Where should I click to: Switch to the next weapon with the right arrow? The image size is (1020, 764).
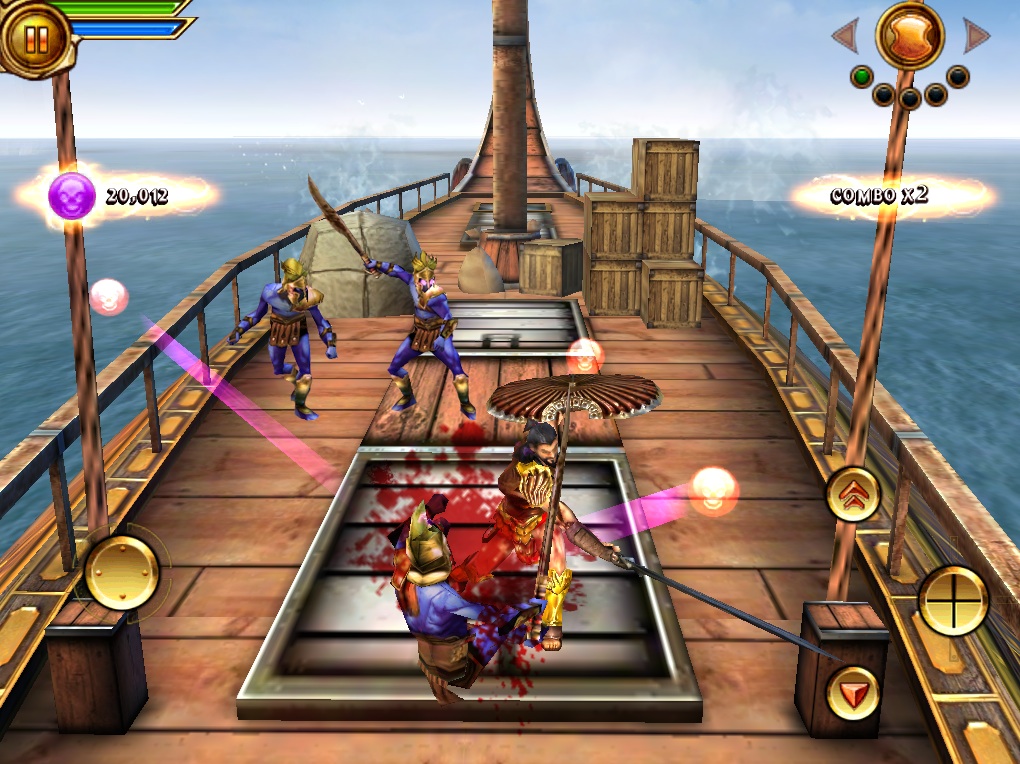[976, 37]
